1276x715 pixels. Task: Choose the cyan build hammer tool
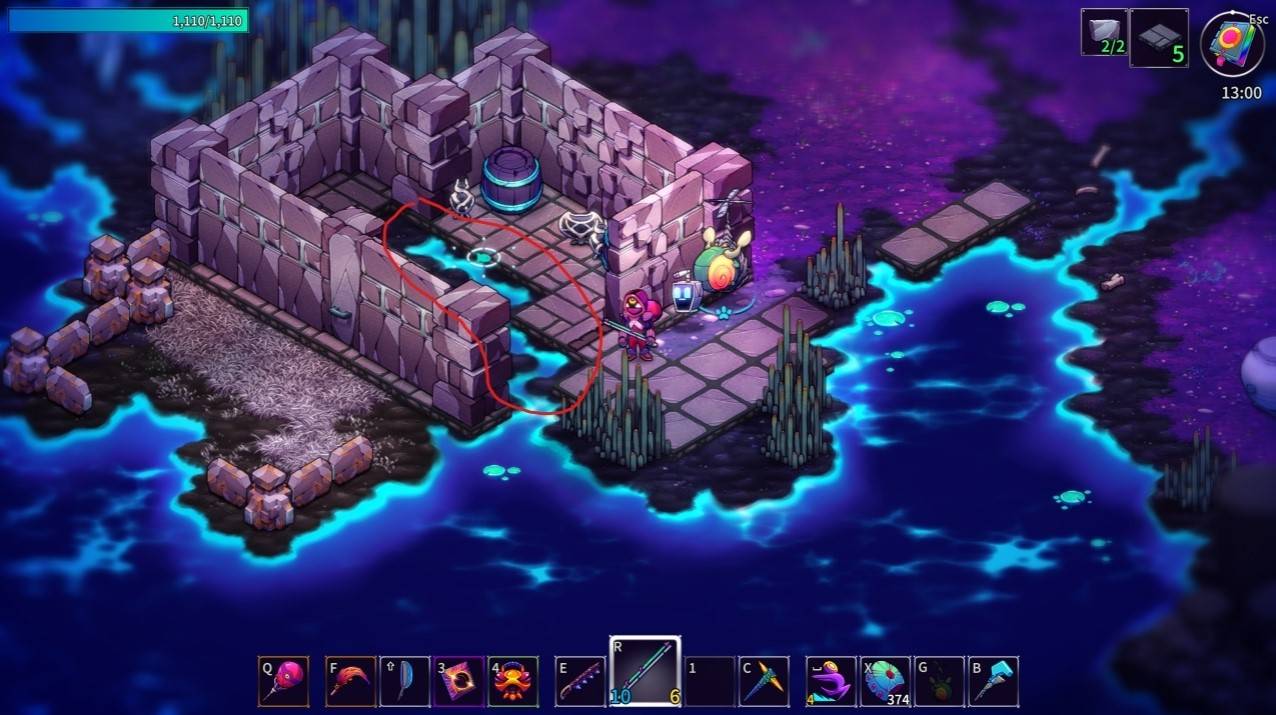[993, 681]
